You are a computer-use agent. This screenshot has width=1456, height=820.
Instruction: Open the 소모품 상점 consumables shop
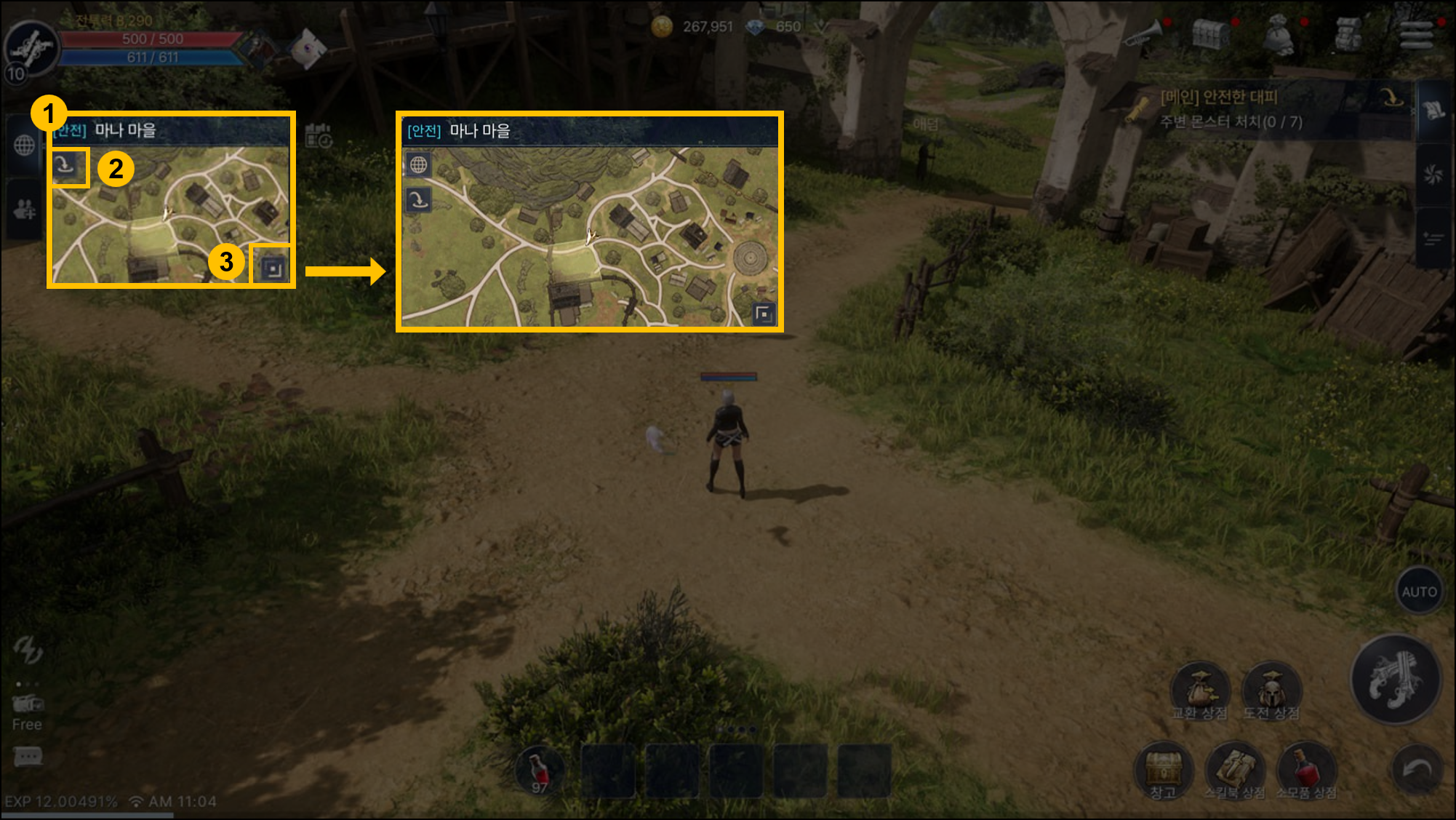pos(1306,770)
